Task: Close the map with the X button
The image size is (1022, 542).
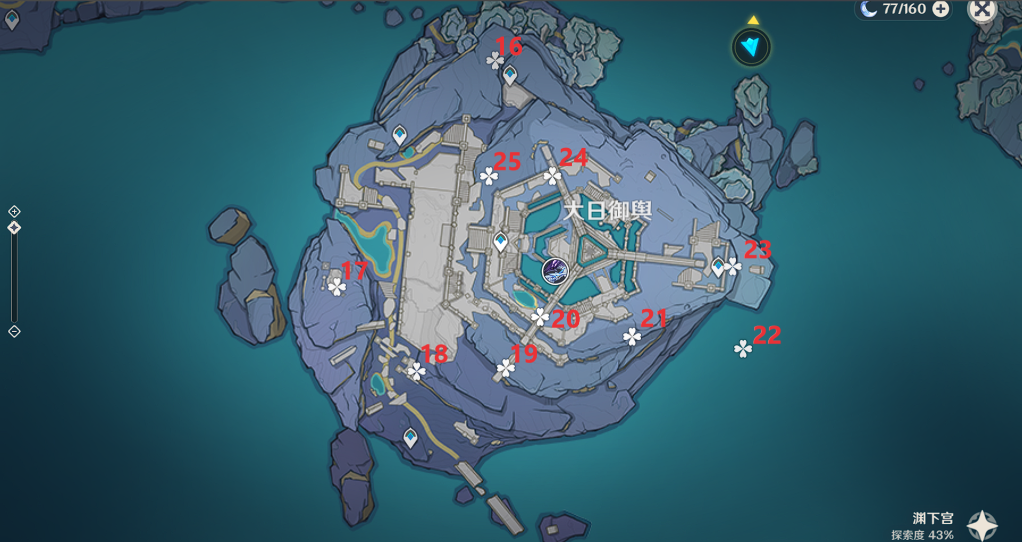Action: coord(983,9)
